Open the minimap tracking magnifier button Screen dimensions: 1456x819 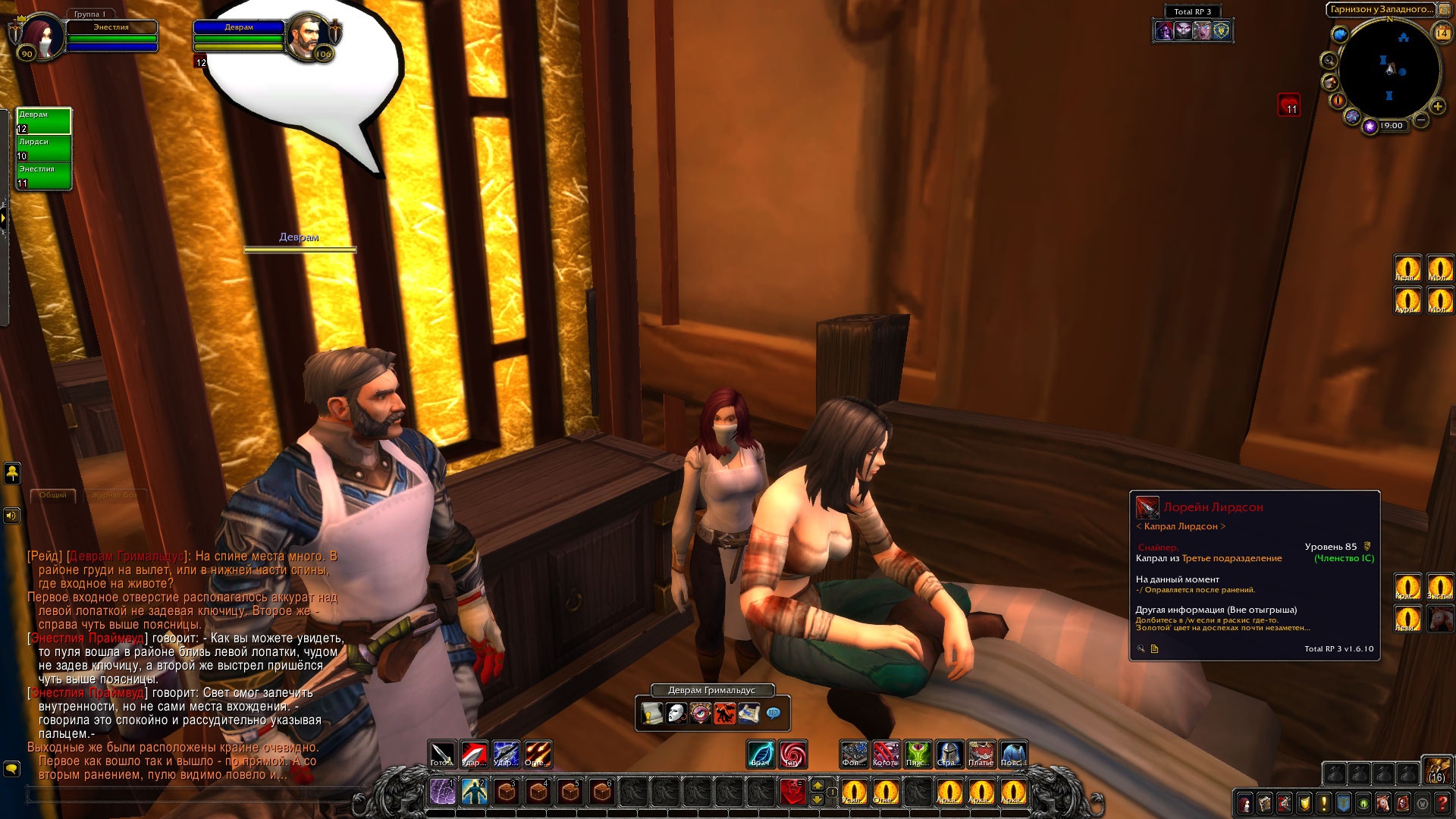tap(1329, 61)
